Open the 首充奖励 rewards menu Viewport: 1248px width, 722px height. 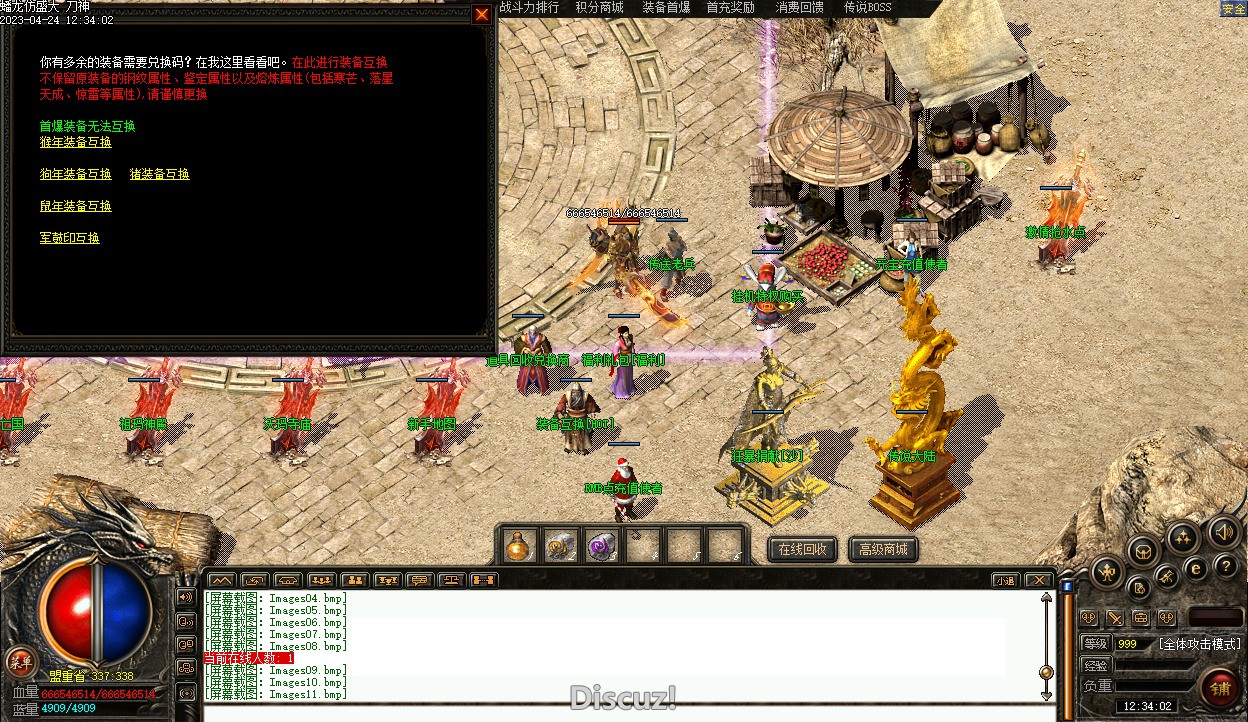(731, 7)
